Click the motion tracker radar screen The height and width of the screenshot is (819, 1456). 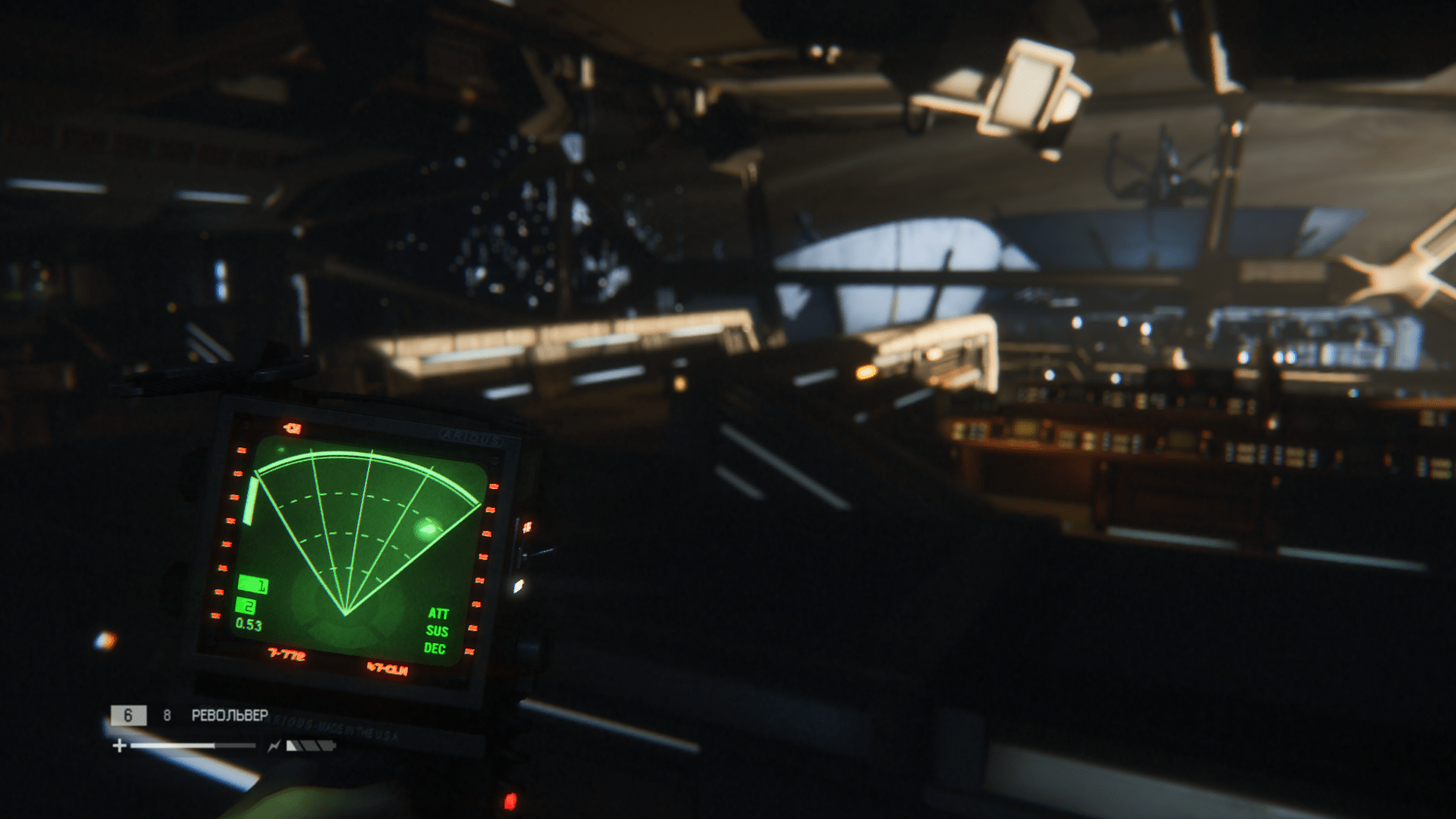click(x=360, y=548)
